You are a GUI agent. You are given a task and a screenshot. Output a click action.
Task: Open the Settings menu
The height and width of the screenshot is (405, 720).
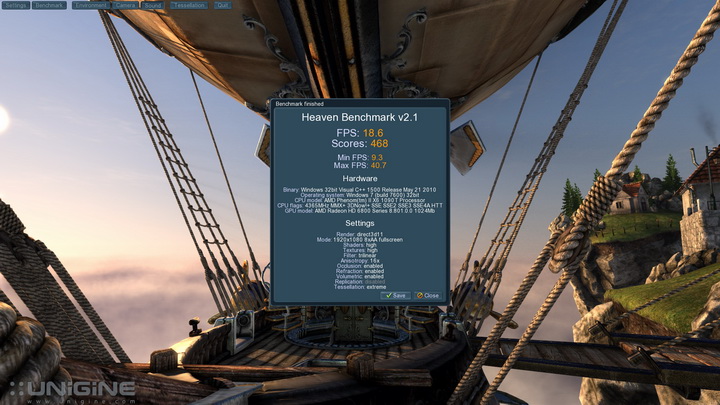[x=15, y=5]
